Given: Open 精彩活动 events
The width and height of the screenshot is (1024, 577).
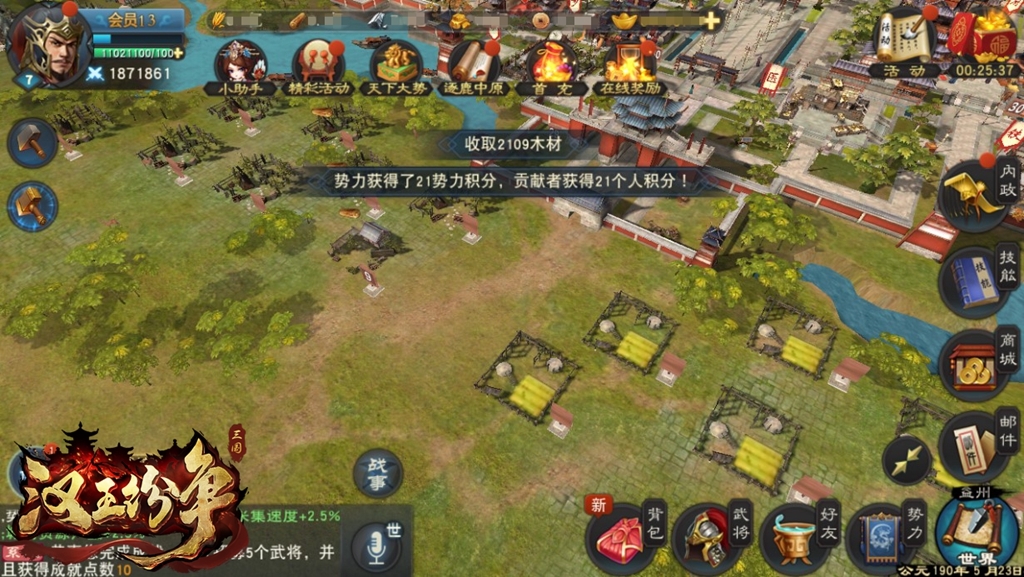Looking at the screenshot, I should click(318, 64).
